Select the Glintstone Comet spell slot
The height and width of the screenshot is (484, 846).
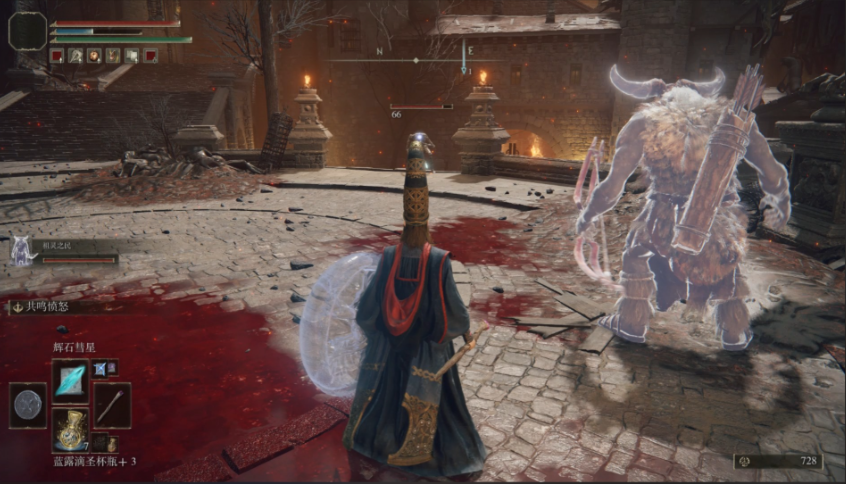(x=70, y=380)
